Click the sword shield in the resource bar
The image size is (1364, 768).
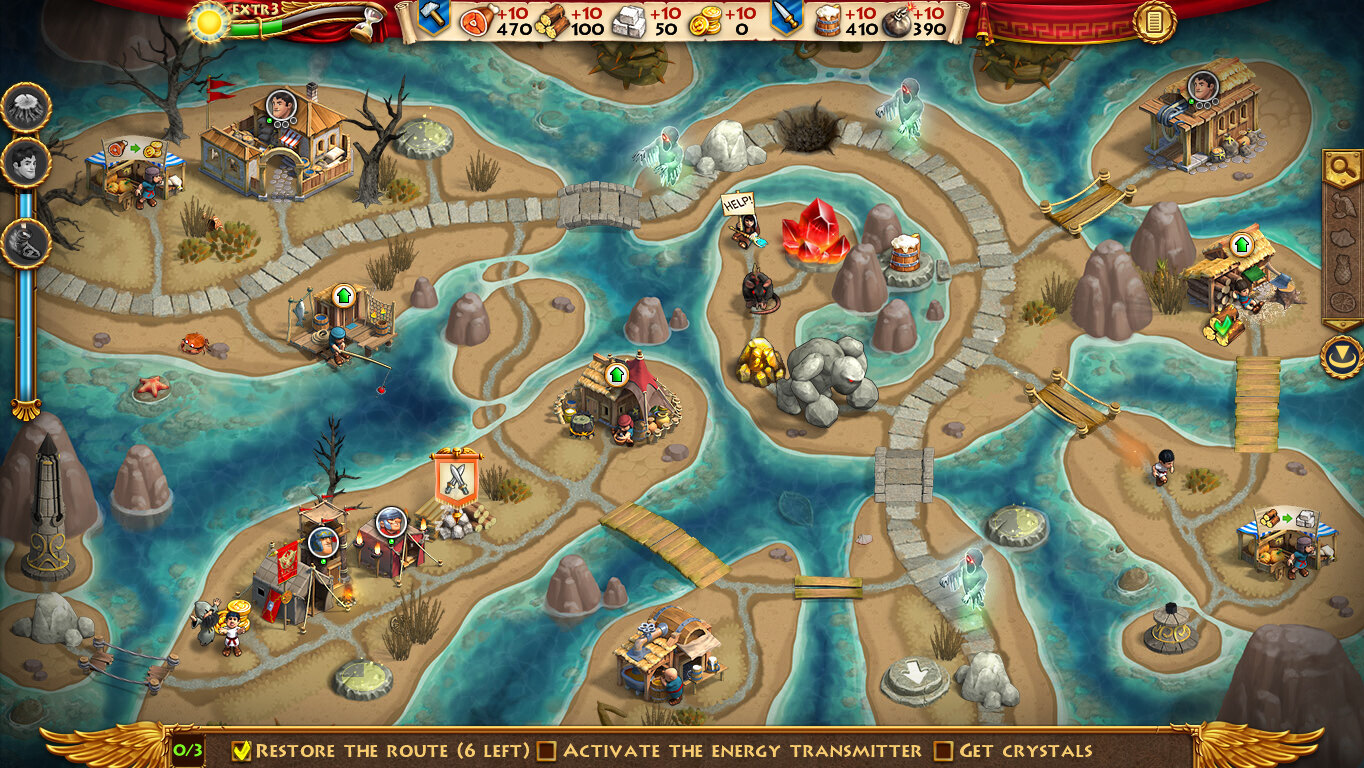[786, 18]
